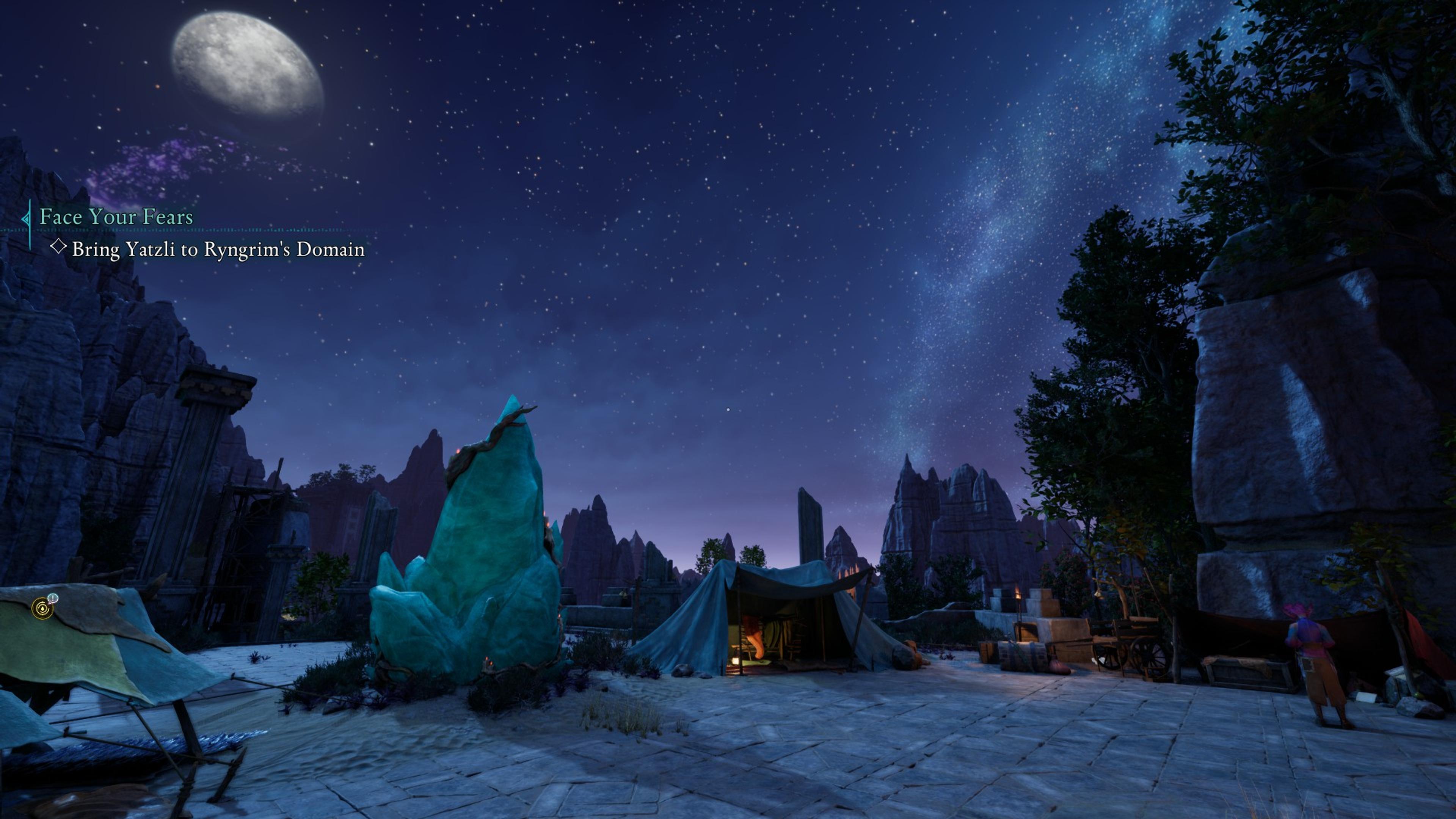Click the gold circular quest waypoint marker
Viewport: 1456px width, 819px height.
[x=42, y=608]
